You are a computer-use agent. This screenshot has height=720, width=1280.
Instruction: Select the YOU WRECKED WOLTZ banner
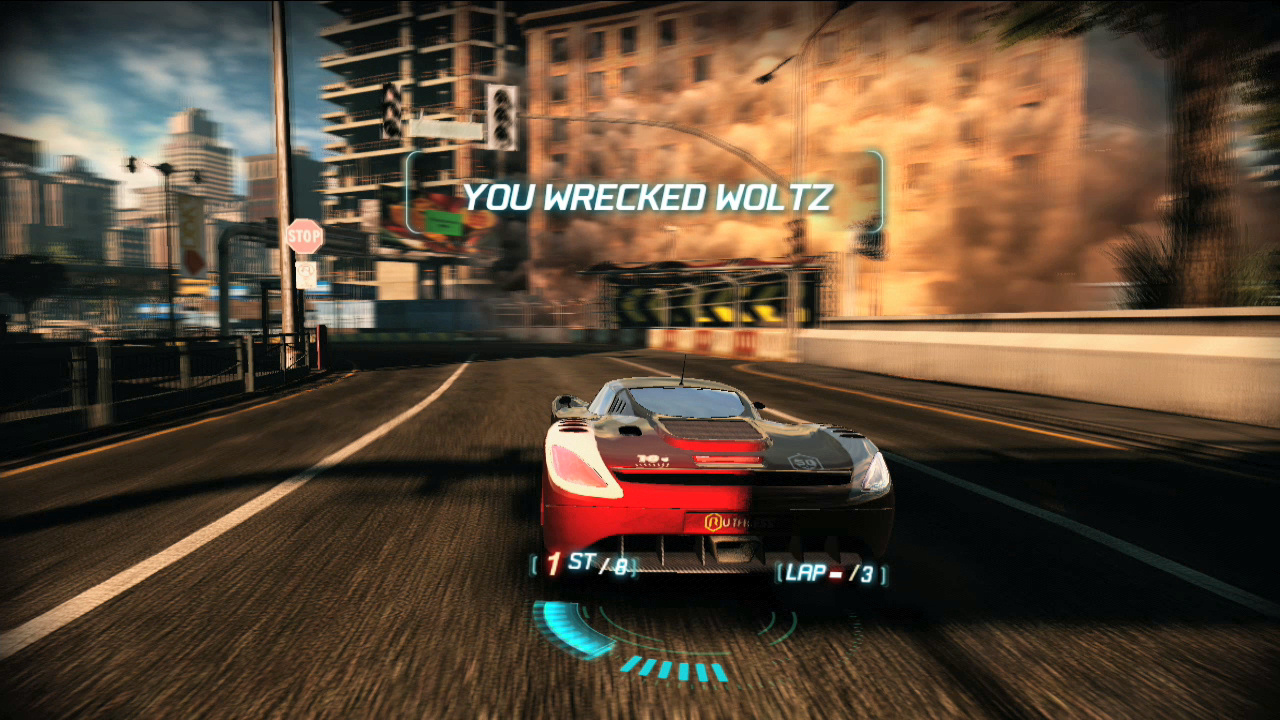(643, 197)
